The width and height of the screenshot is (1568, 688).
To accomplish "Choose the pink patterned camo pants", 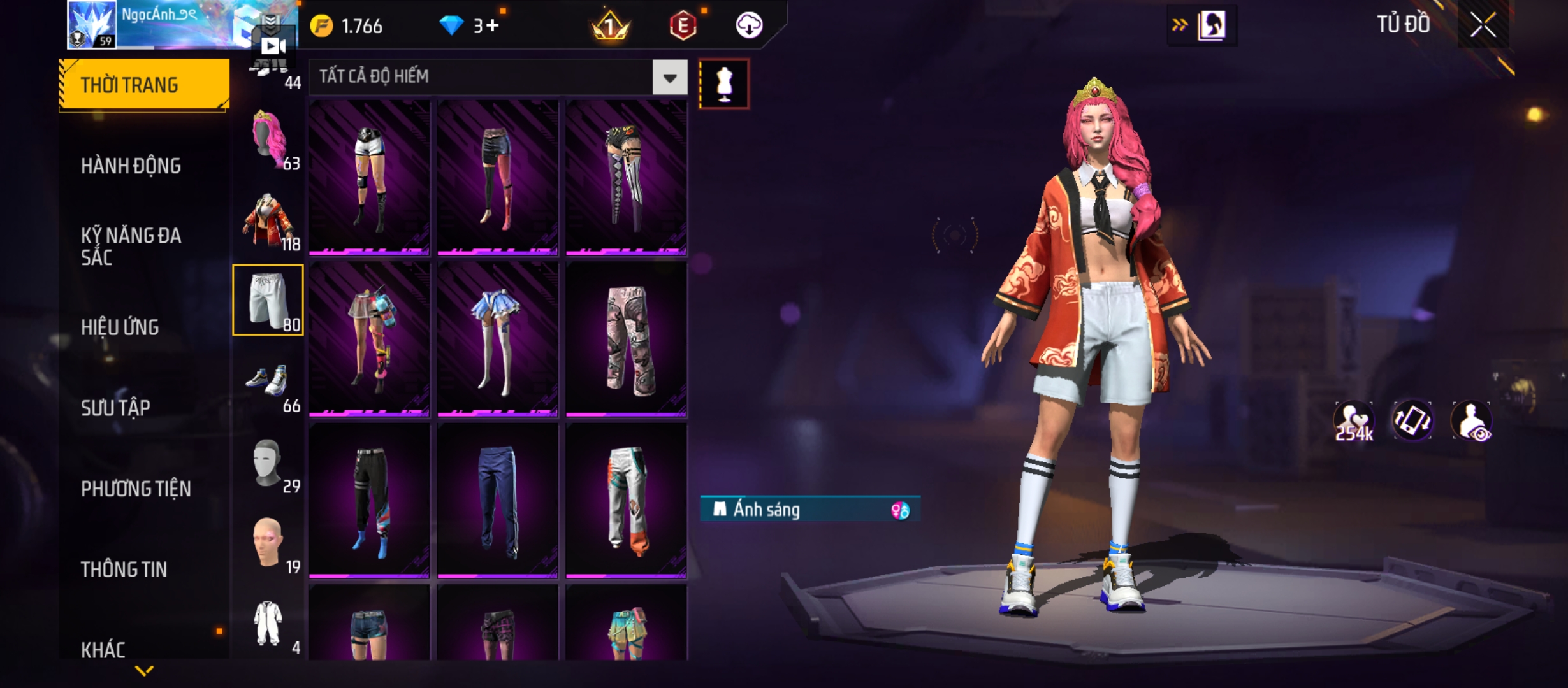I will coord(626,339).
